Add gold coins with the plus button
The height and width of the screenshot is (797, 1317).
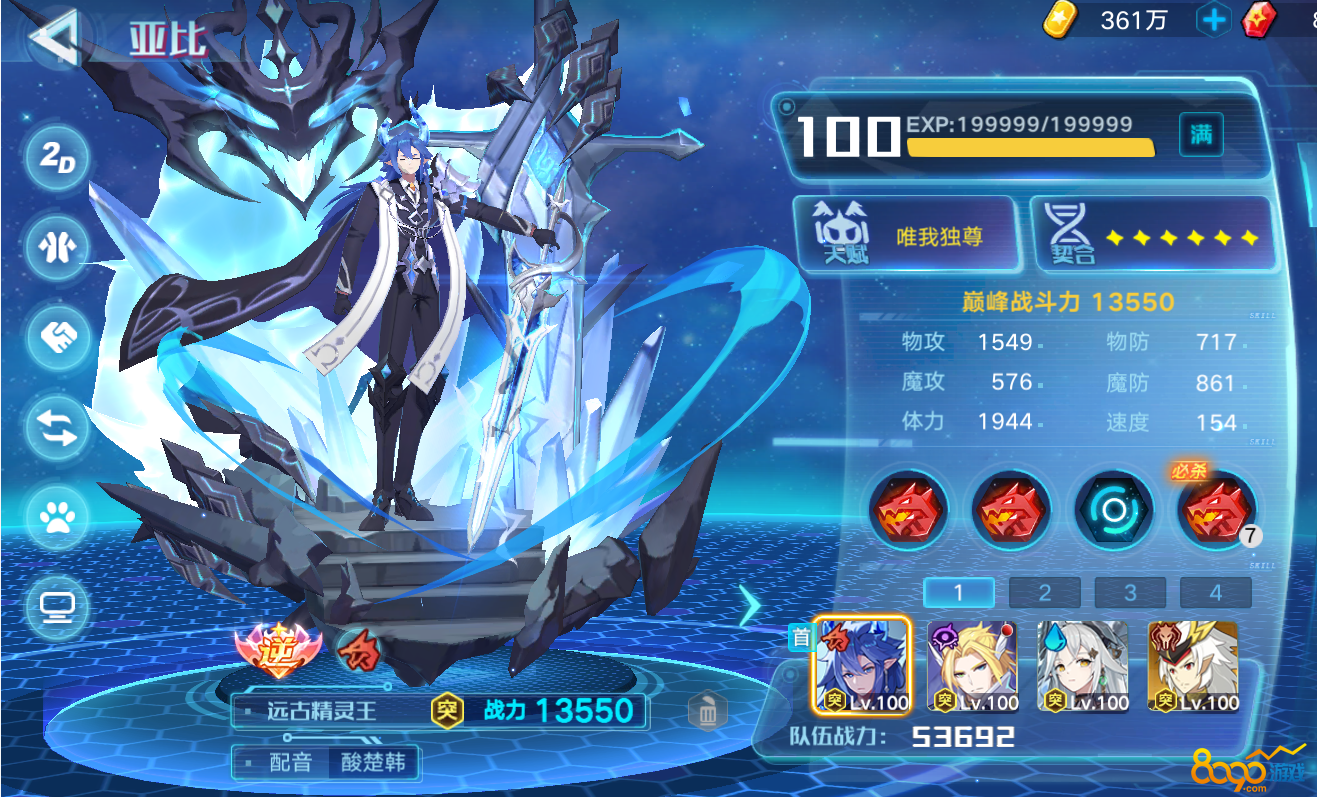(x=1213, y=20)
